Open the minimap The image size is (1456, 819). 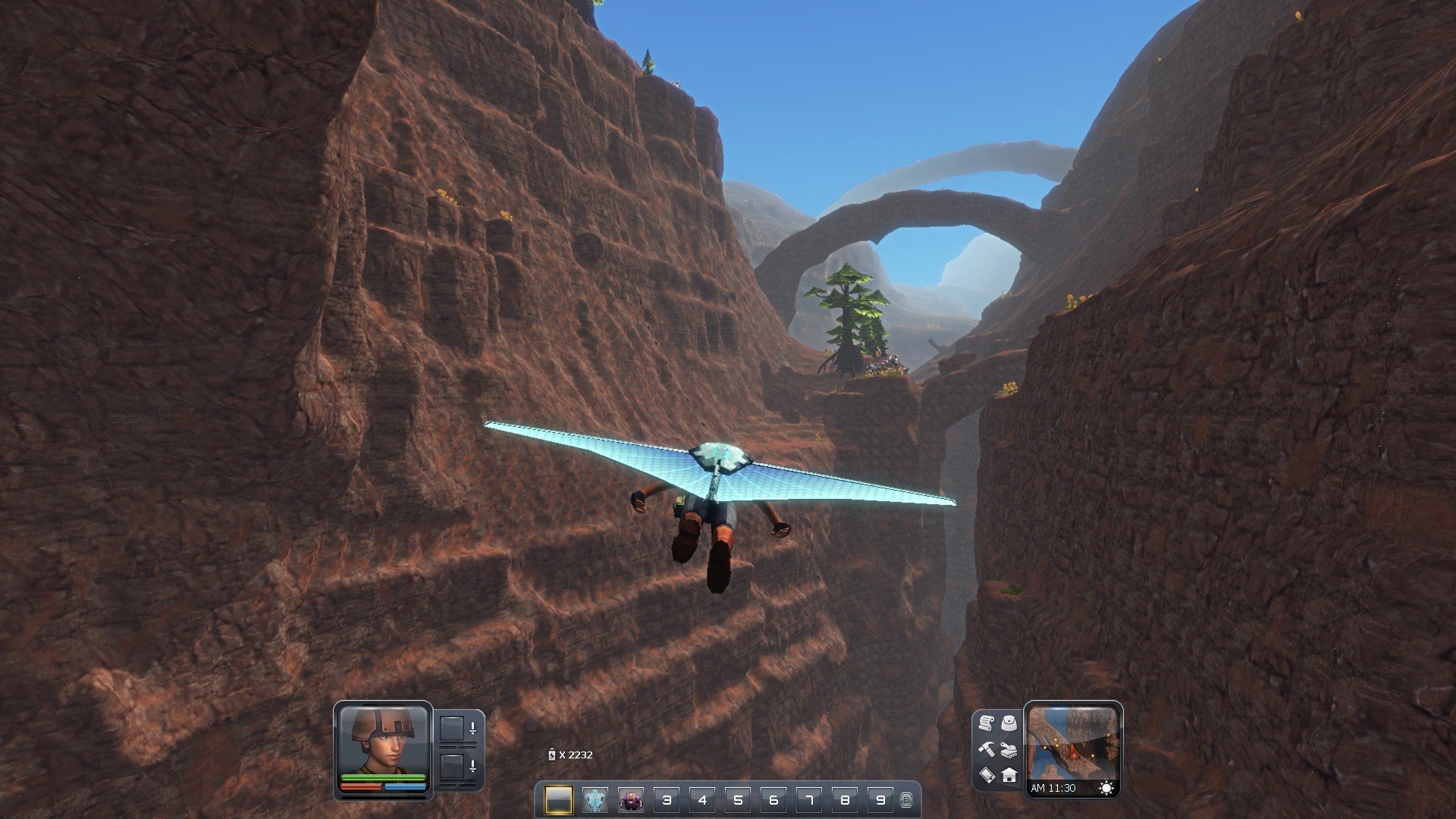[x=1072, y=743]
